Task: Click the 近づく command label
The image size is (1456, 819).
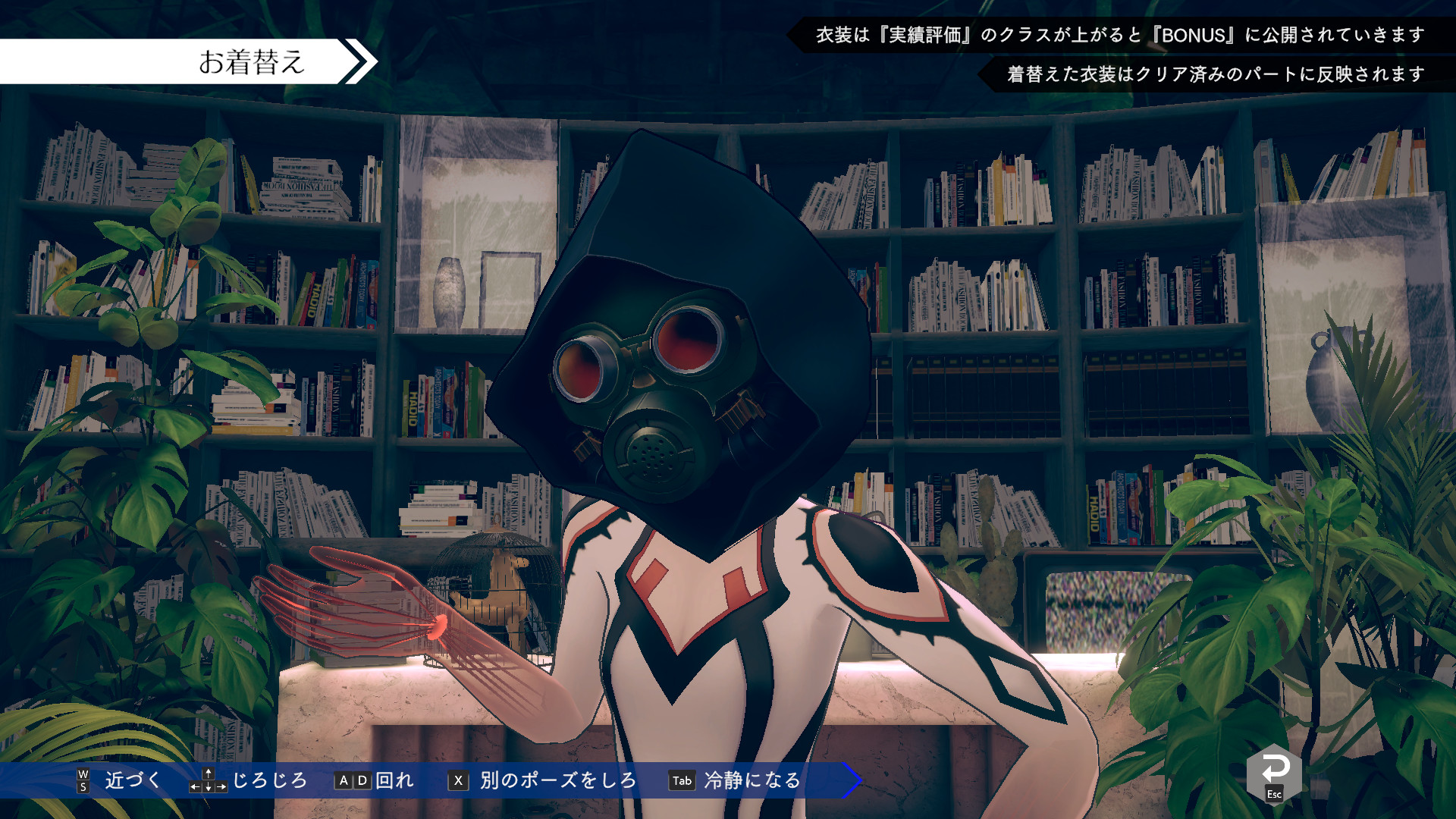Action: tap(132, 780)
